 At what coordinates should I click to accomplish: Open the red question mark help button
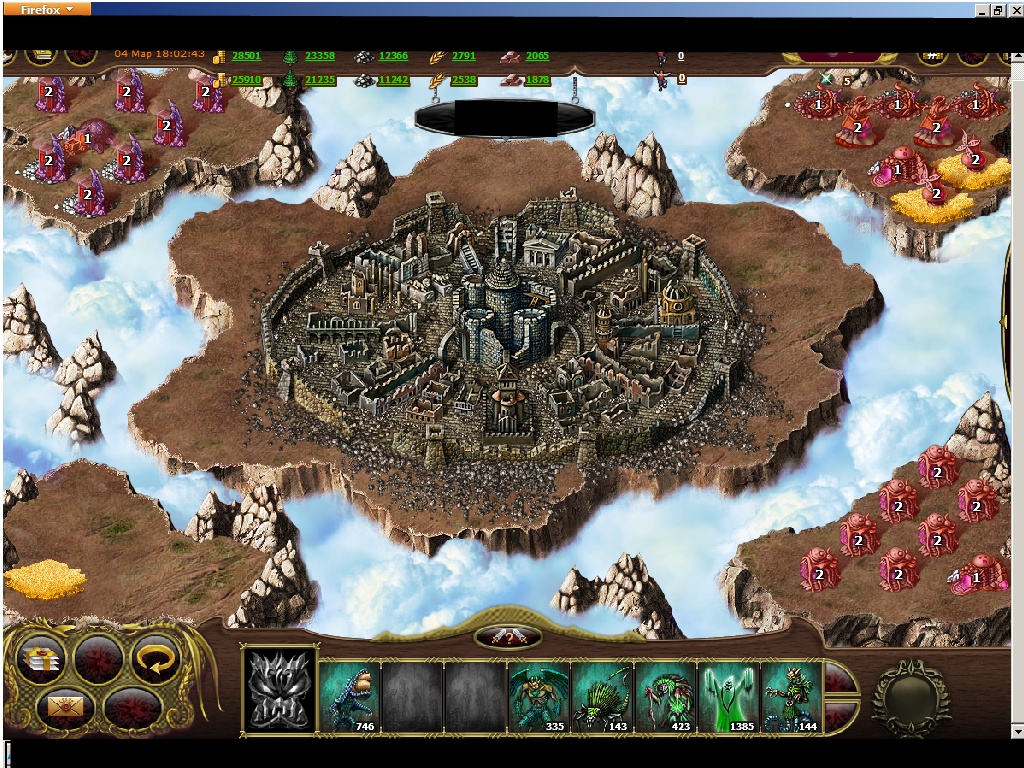(x=508, y=637)
